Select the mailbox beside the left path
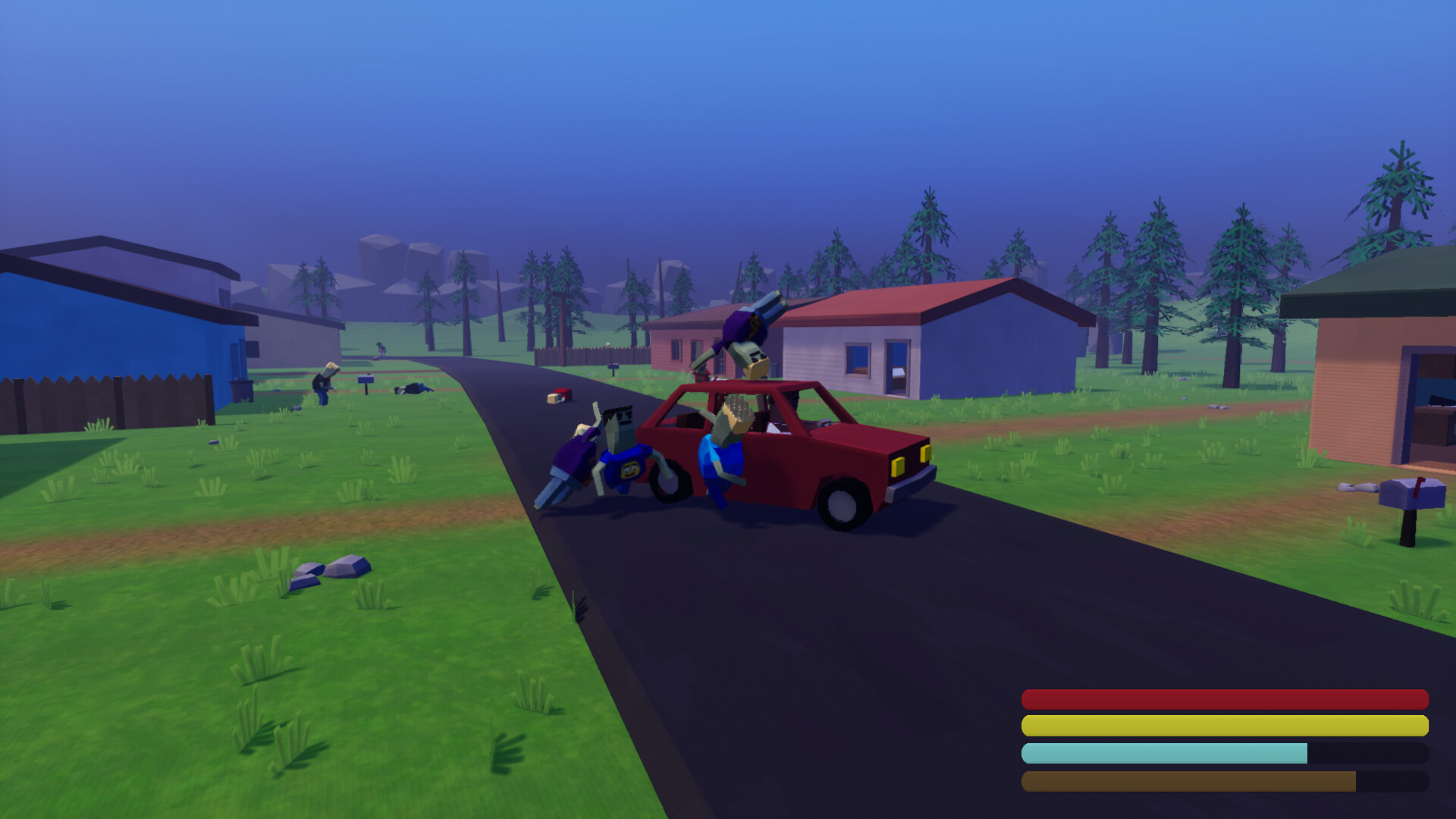Viewport: 1456px width, 819px height. pos(366,379)
